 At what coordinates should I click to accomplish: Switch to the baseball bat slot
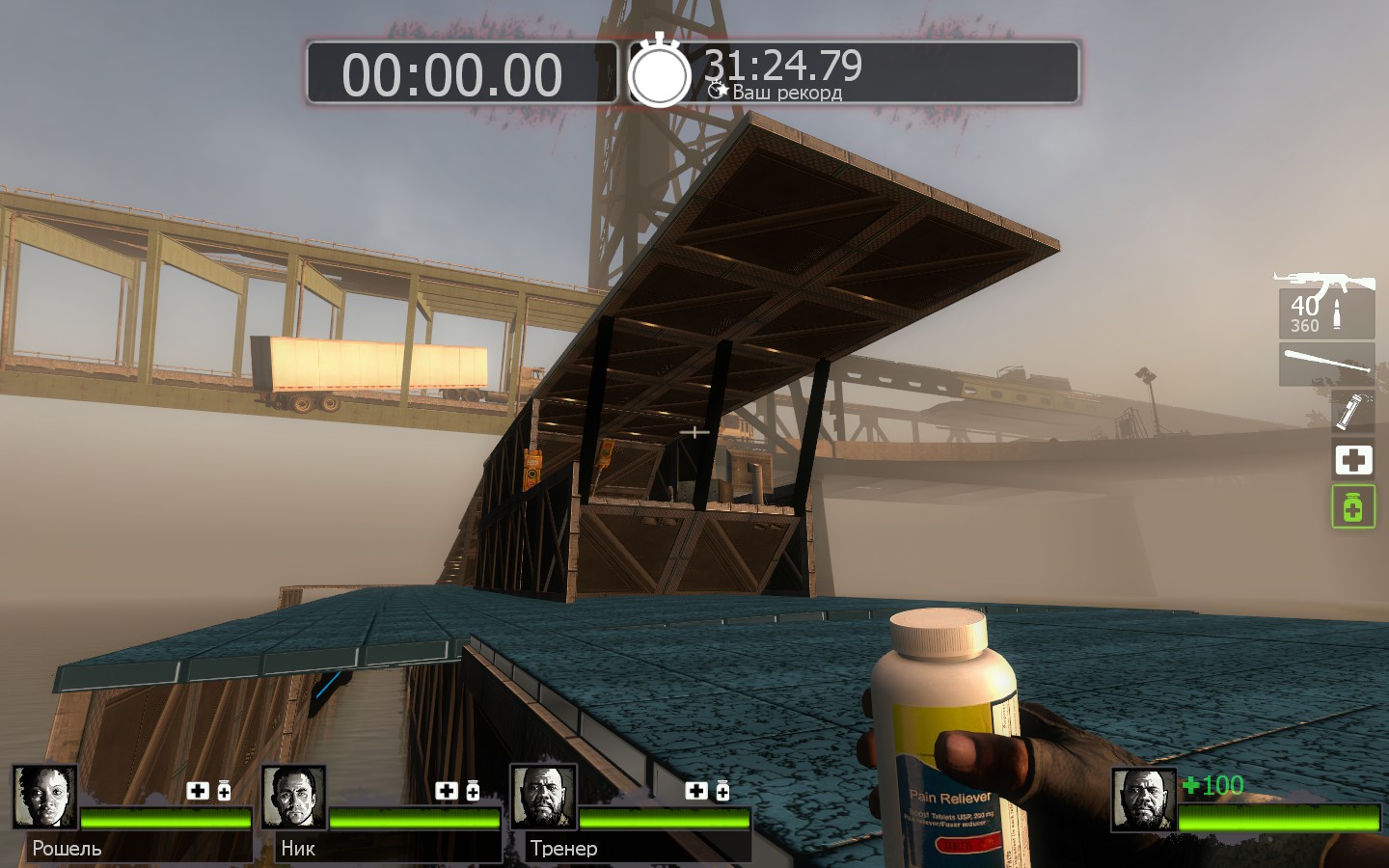pyautogui.click(x=1326, y=364)
